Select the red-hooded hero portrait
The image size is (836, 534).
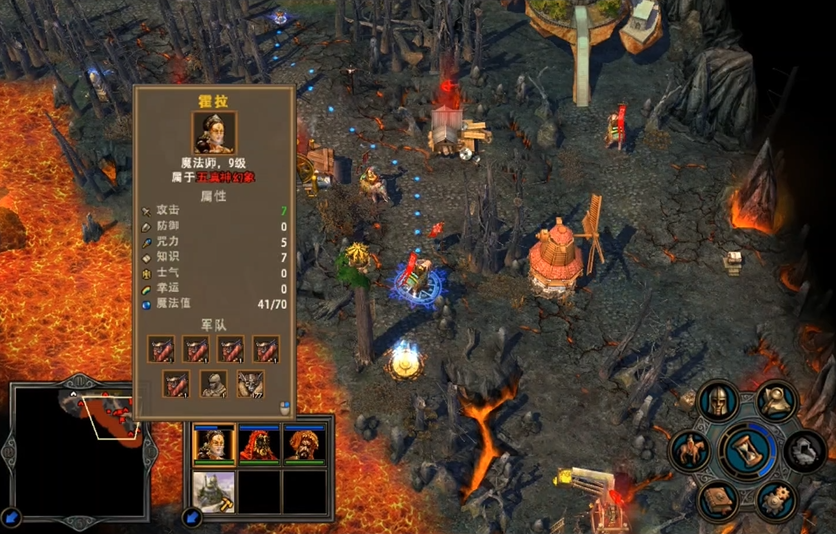pyautogui.click(x=258, y=445)
